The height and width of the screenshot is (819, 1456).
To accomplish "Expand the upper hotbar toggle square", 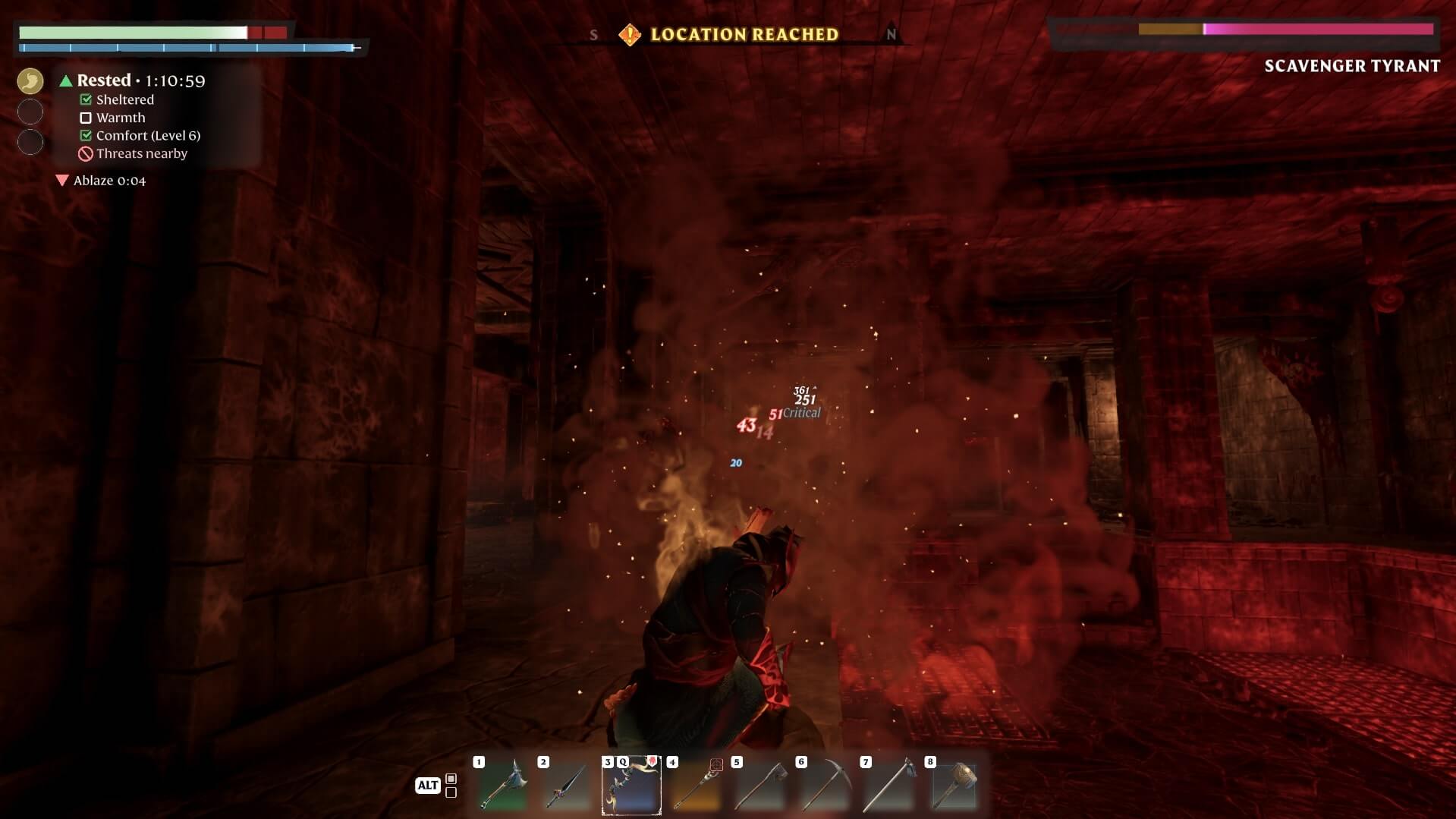I will (451, 779).
